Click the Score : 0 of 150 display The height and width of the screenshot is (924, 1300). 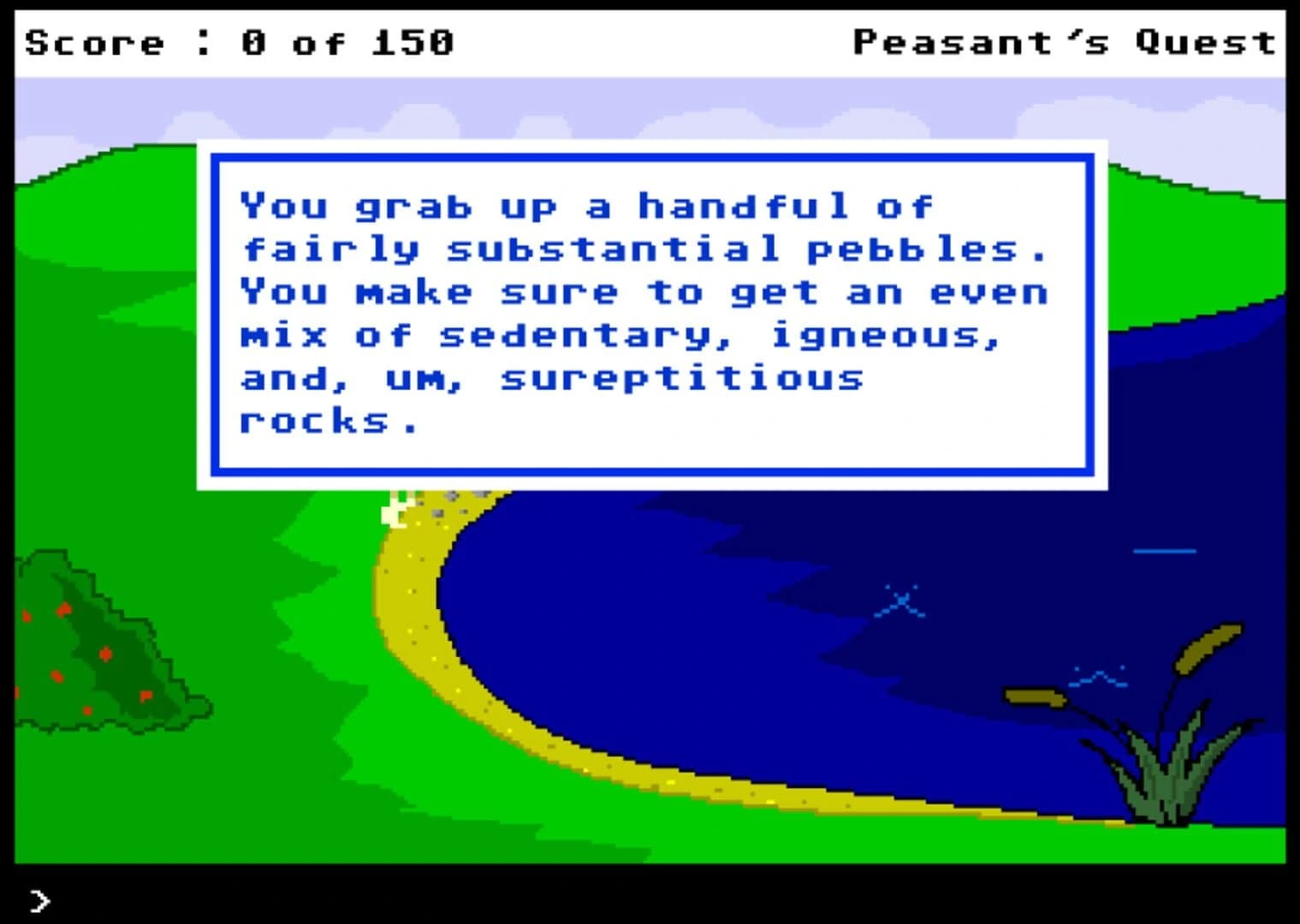[240, 41]
